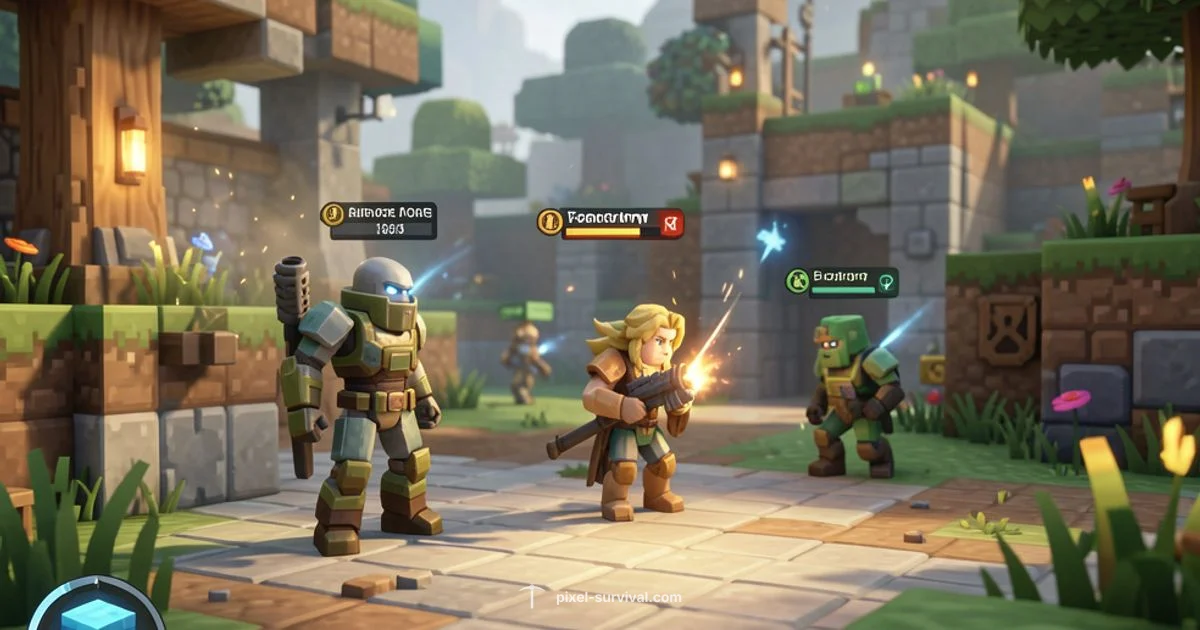Viewport: 1200px width, 630px height.
Task: Click the red icon on the yellow-bar nameplate
Action: point(673,223)
